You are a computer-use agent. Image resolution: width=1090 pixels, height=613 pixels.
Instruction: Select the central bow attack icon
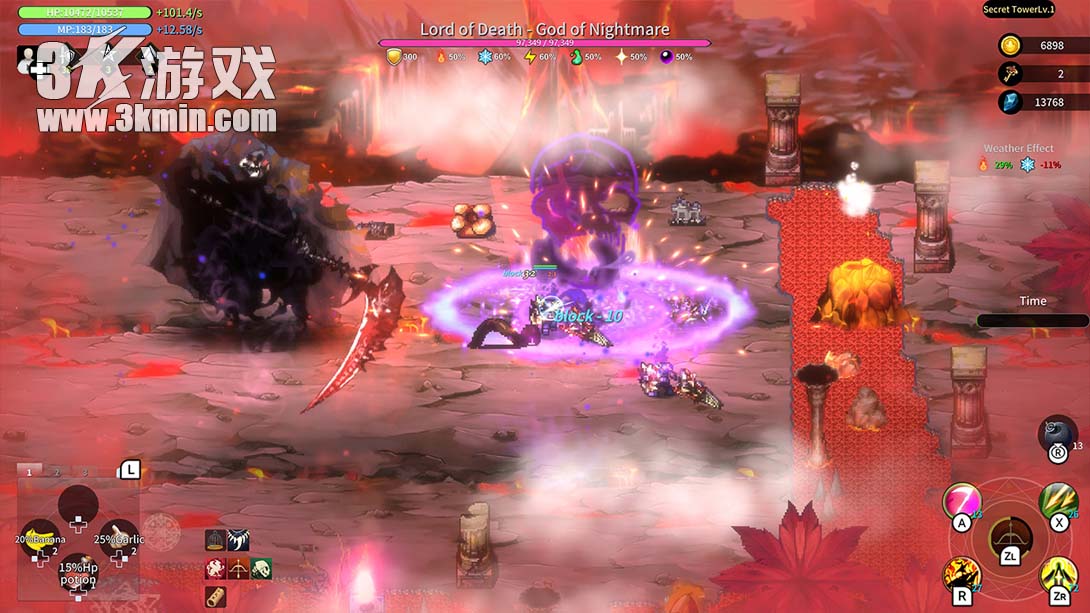point(1010,540)
